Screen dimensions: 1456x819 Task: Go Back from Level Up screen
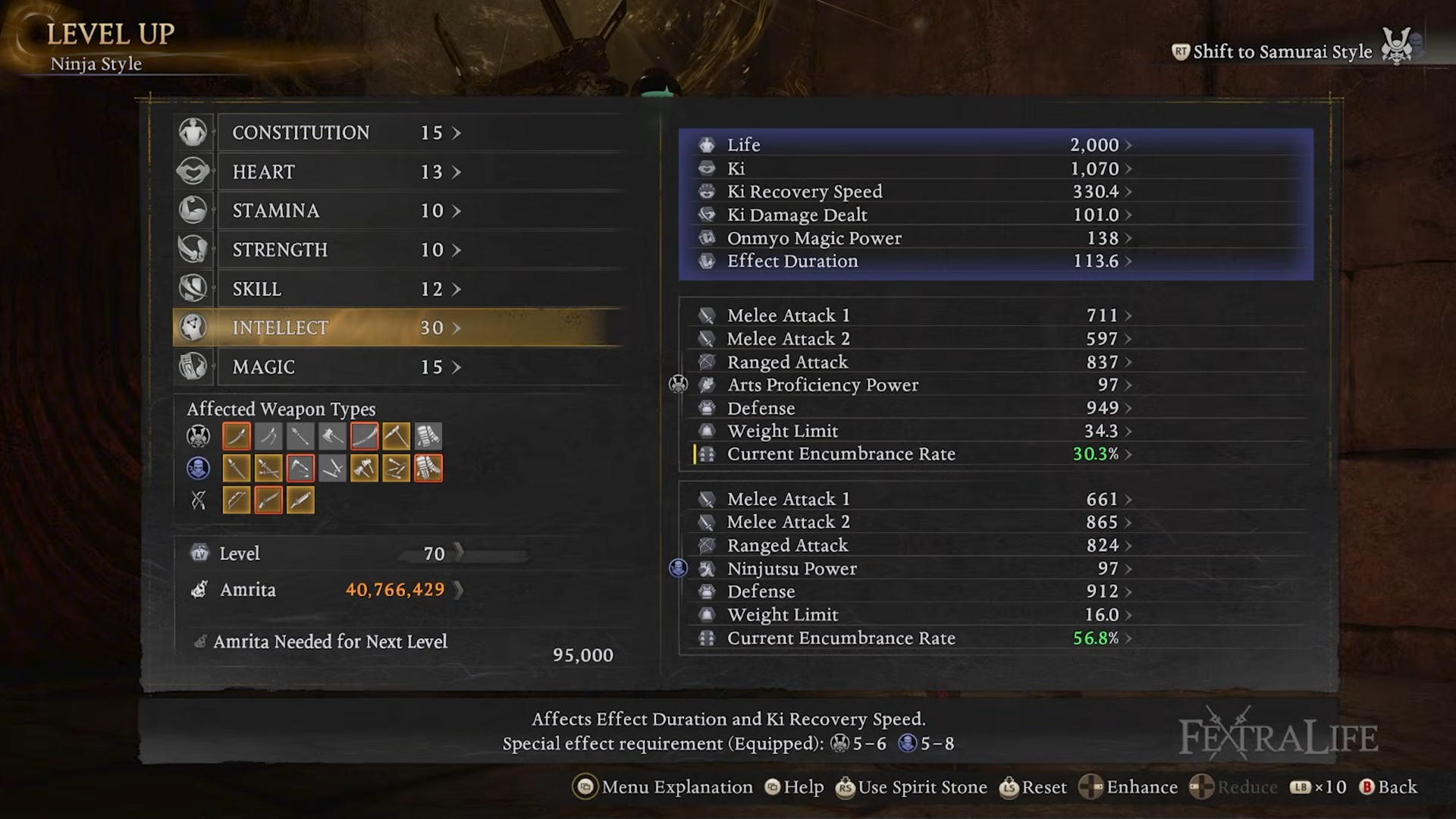point(1388,787)
